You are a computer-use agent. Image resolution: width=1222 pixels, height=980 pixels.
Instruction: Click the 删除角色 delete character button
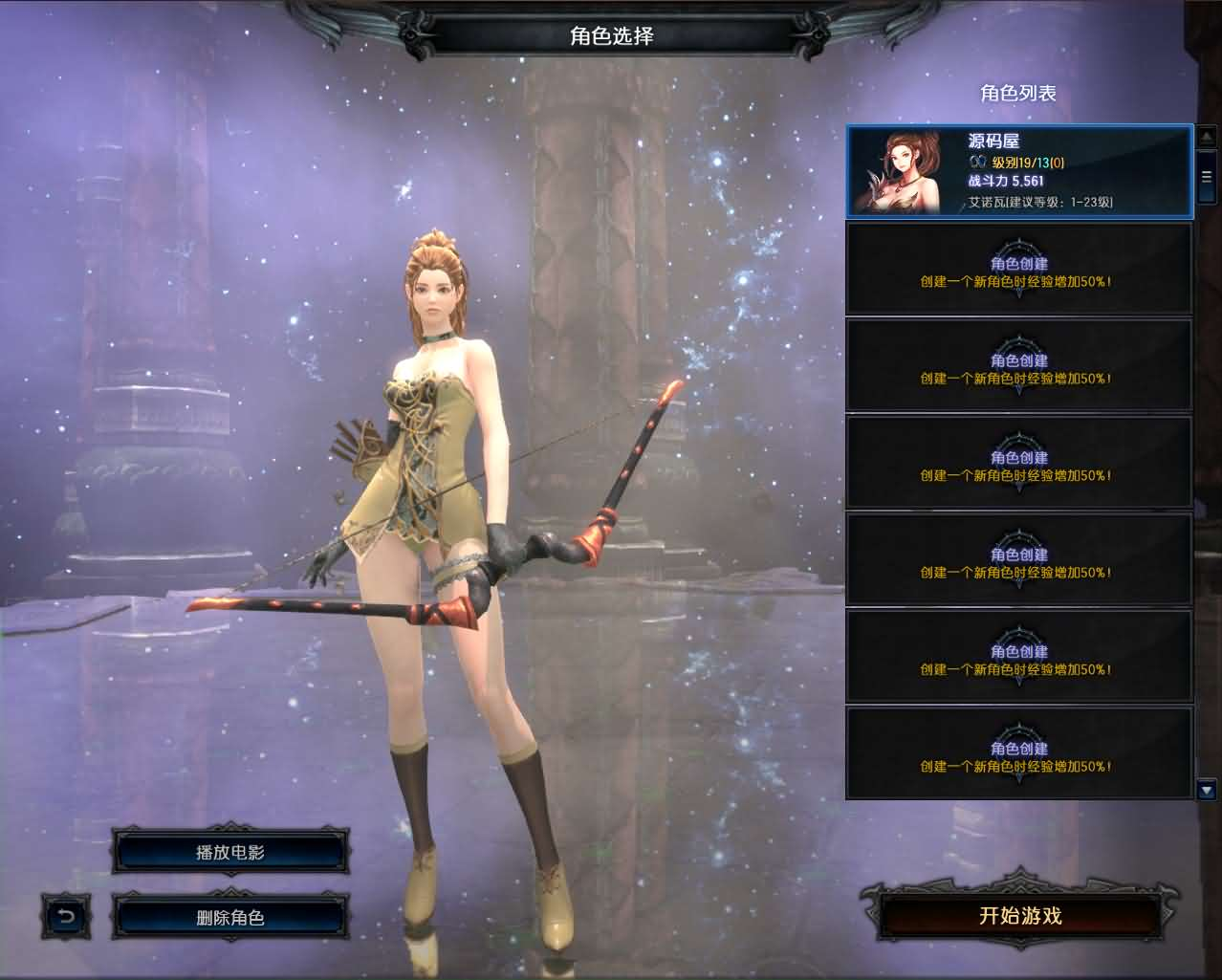point(229,918)
